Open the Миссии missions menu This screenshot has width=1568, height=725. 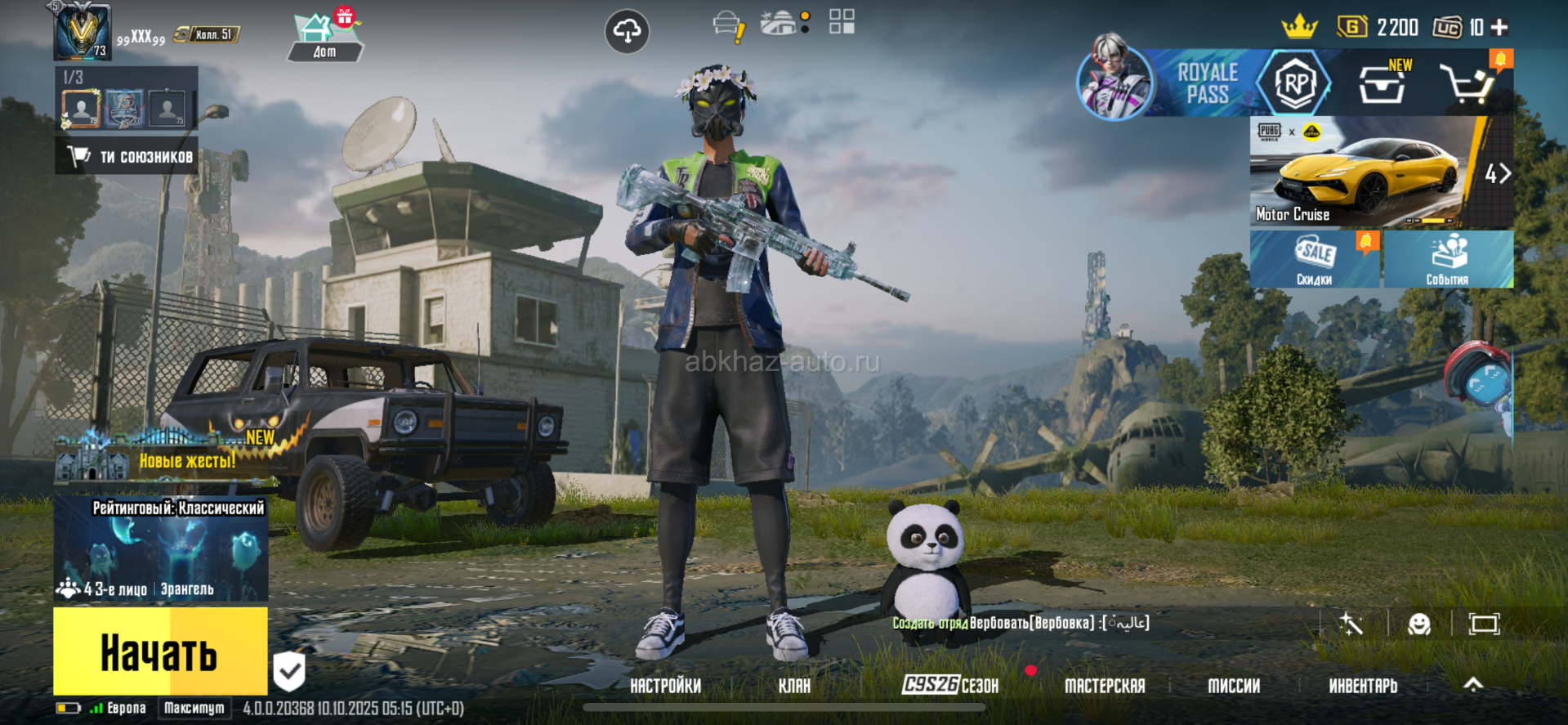1234,686
